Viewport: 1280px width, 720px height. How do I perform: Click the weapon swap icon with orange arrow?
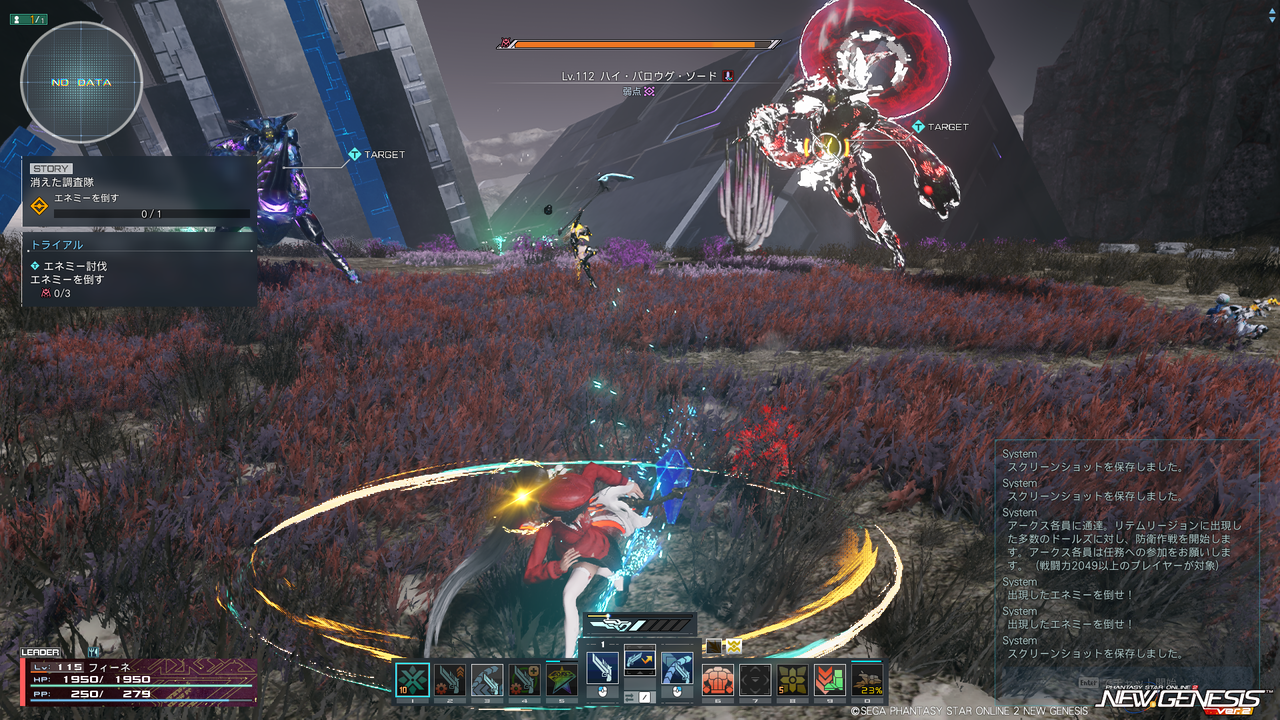pos(639,659)
